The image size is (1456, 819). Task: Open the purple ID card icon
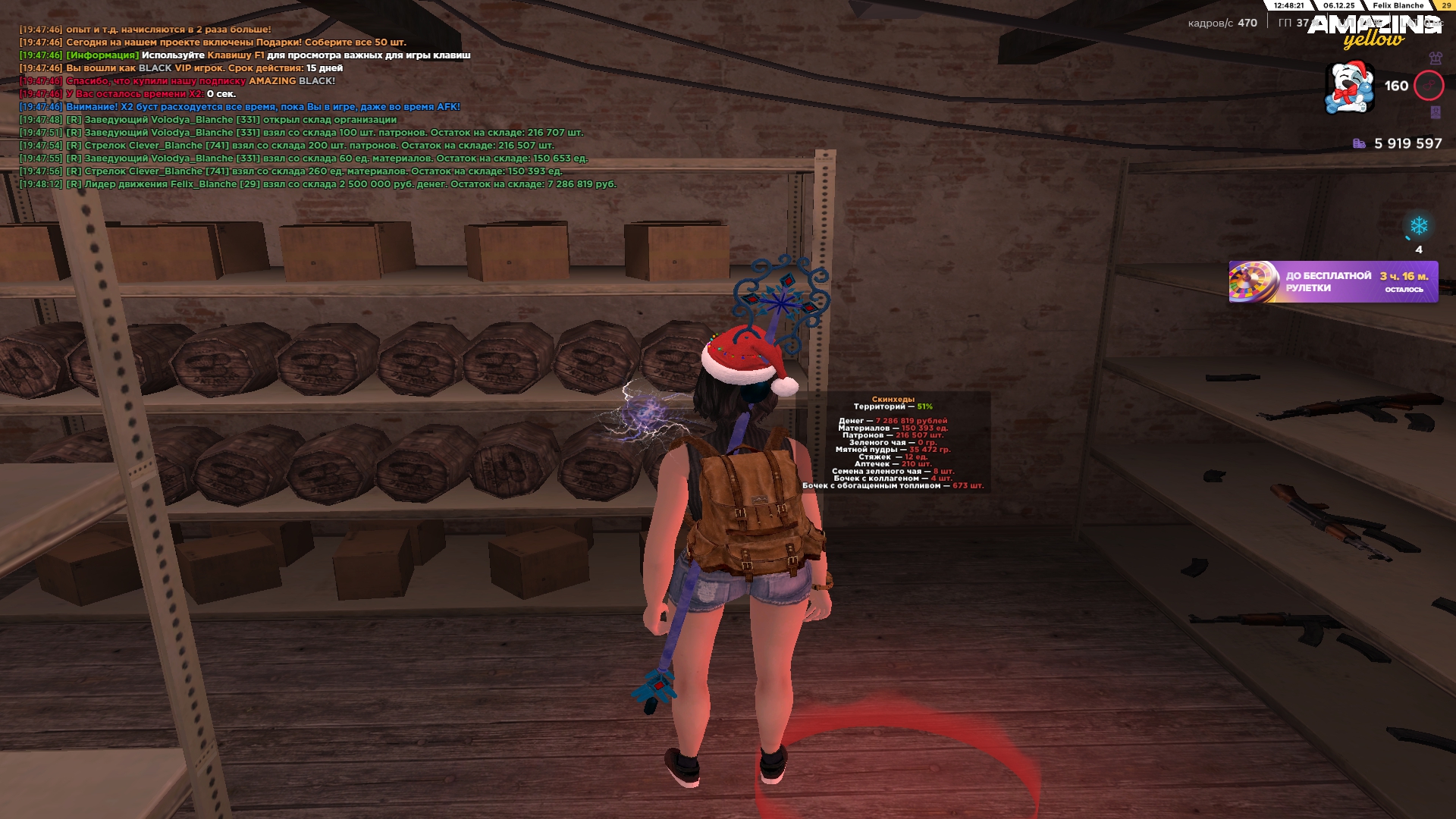[x=1435, y=112]
